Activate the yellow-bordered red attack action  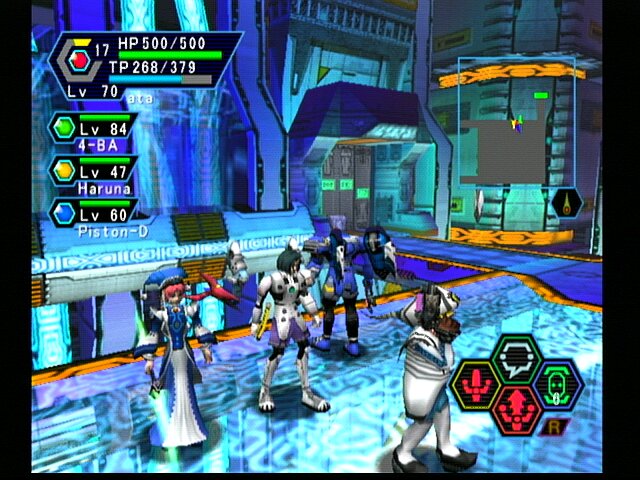tap(477, 384)
